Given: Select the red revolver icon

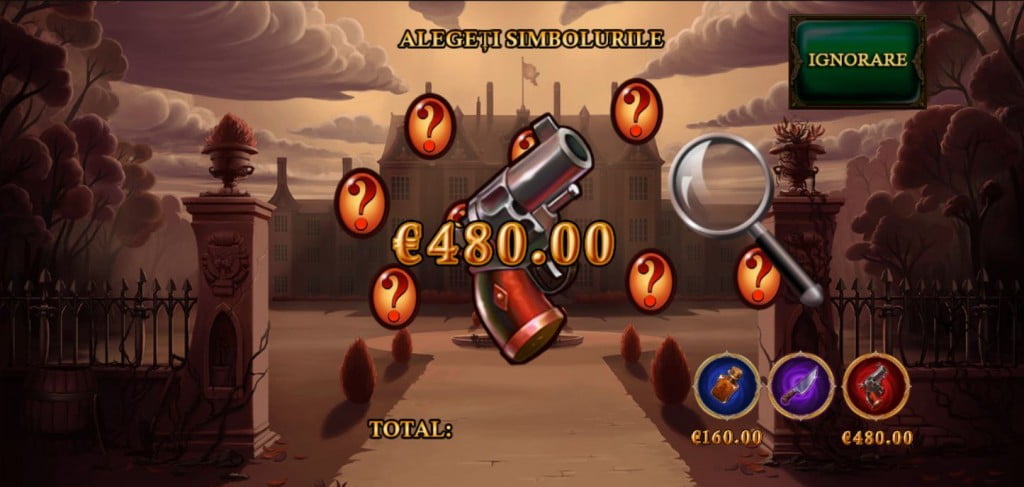Looking at the screenshot, I should coord(876,386).
